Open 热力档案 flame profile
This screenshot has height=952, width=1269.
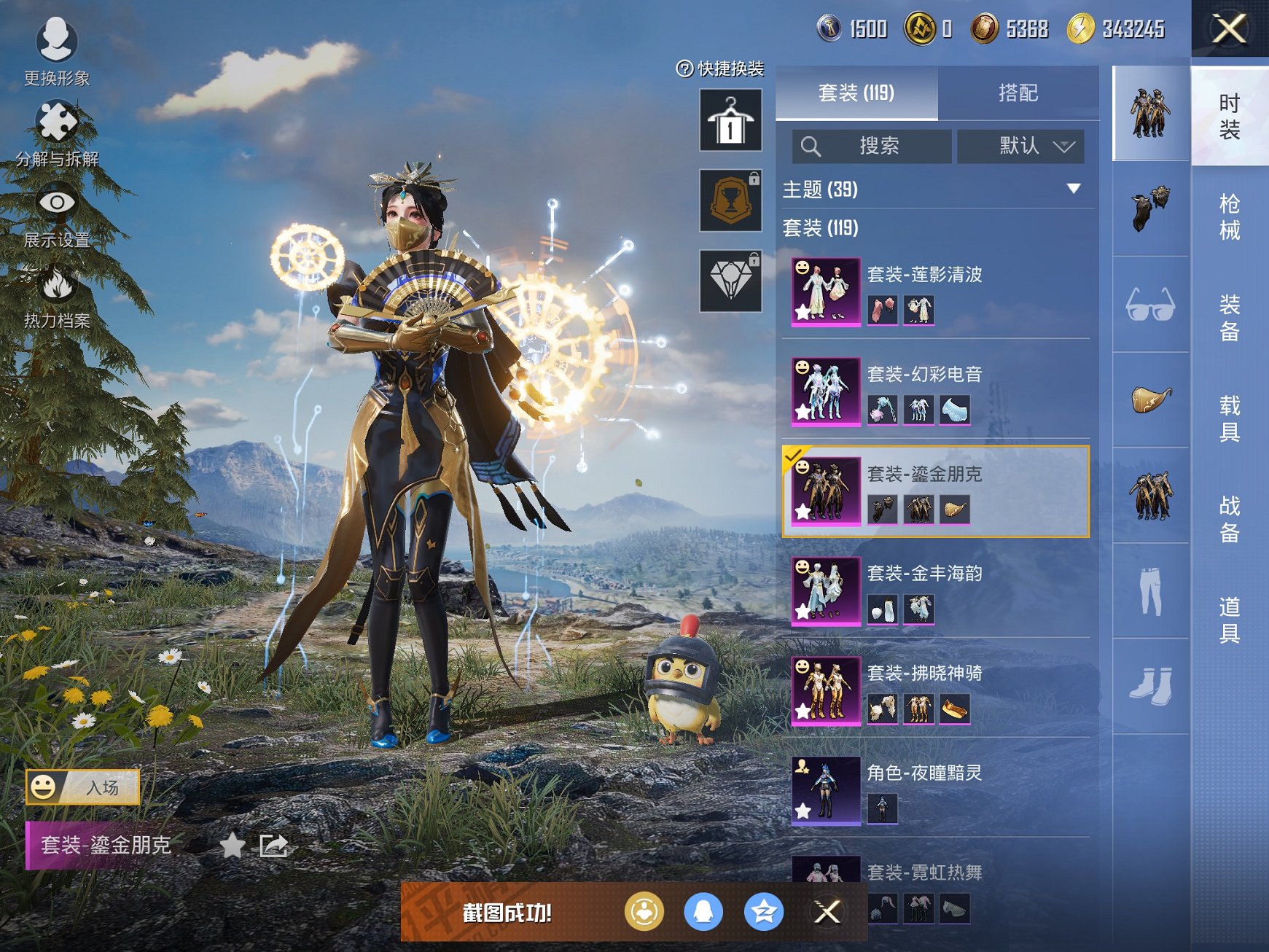click(57, 296)
